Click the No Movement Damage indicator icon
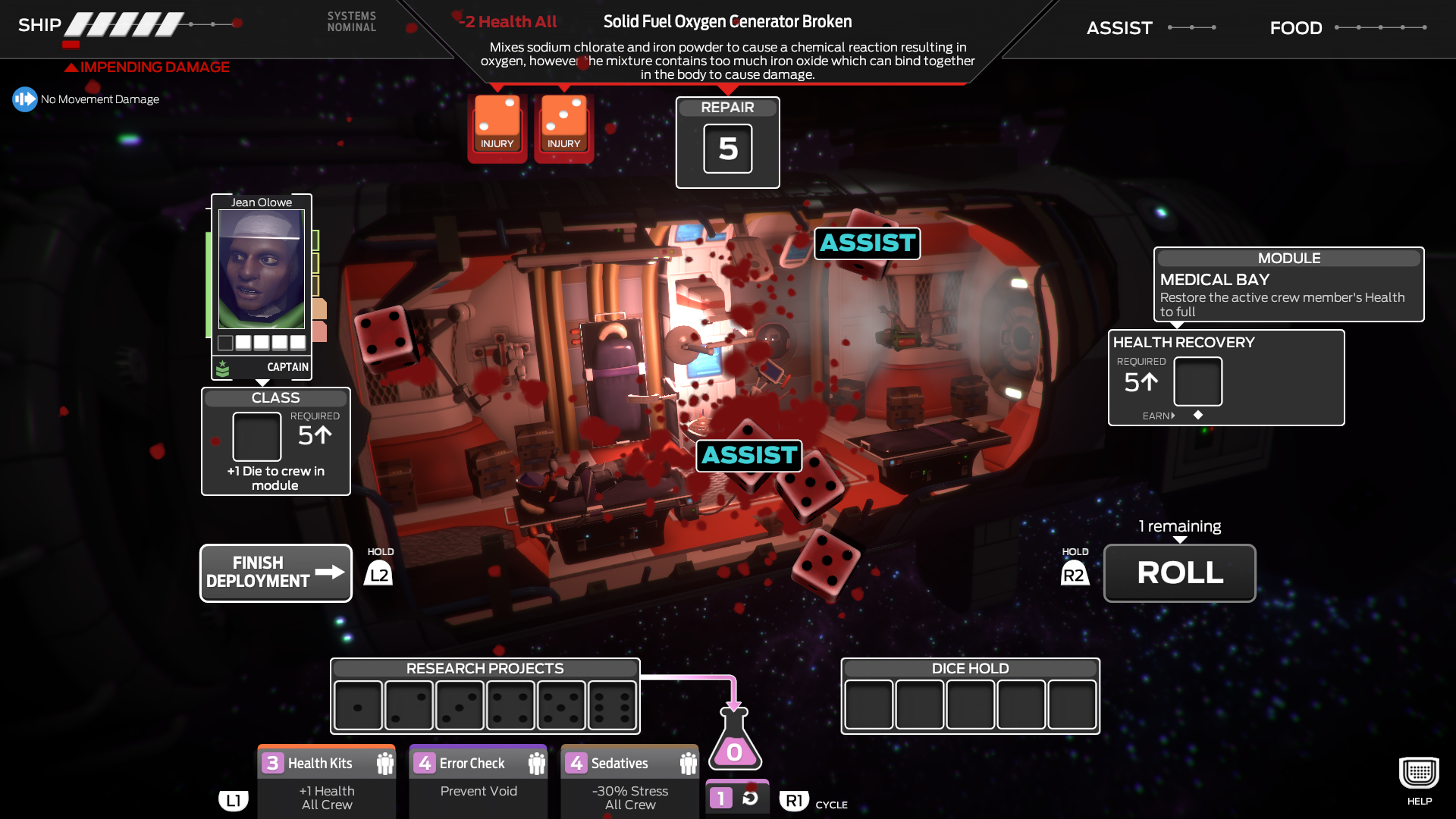This screenshot has height=819, width=1456. (24, 99)
